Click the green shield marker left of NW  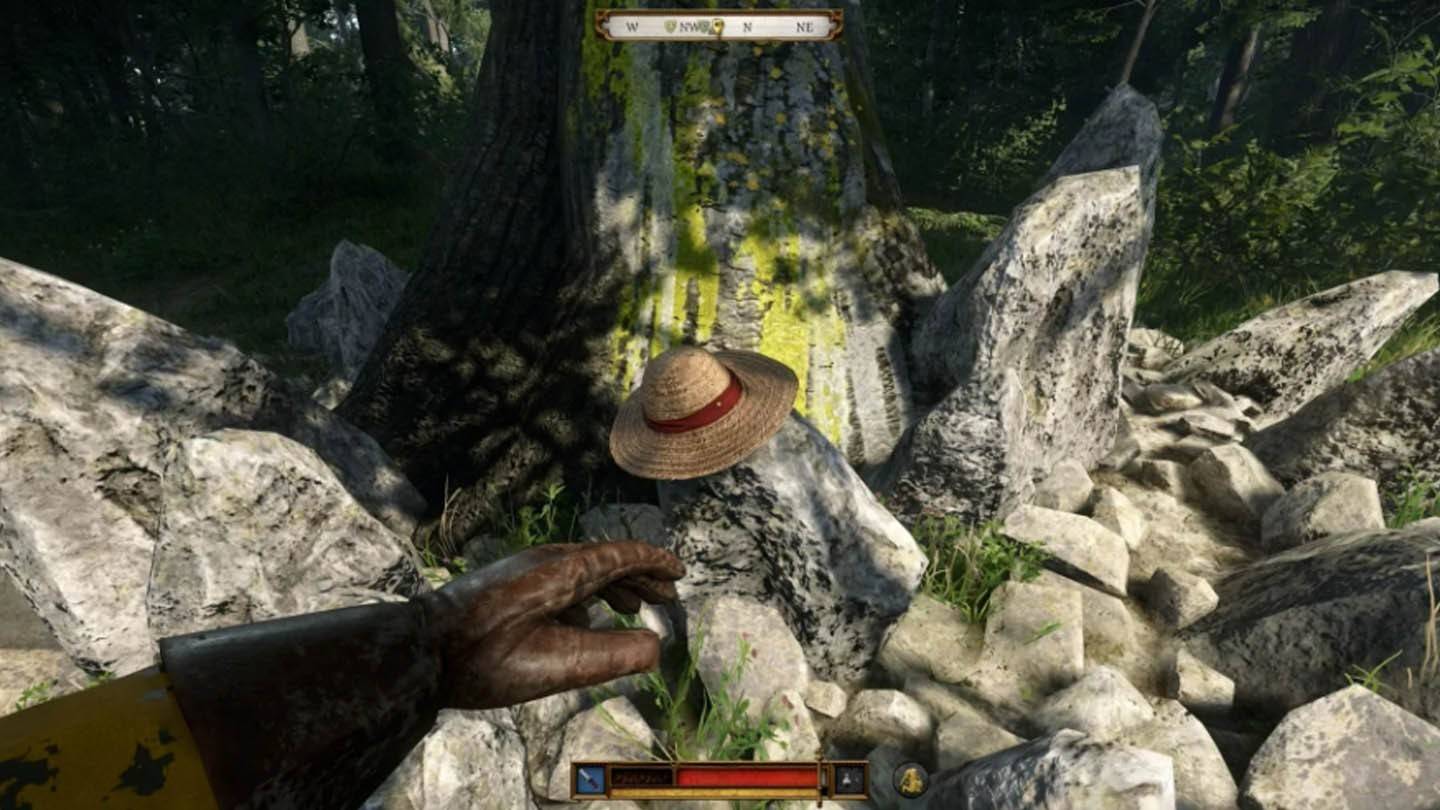670,24
